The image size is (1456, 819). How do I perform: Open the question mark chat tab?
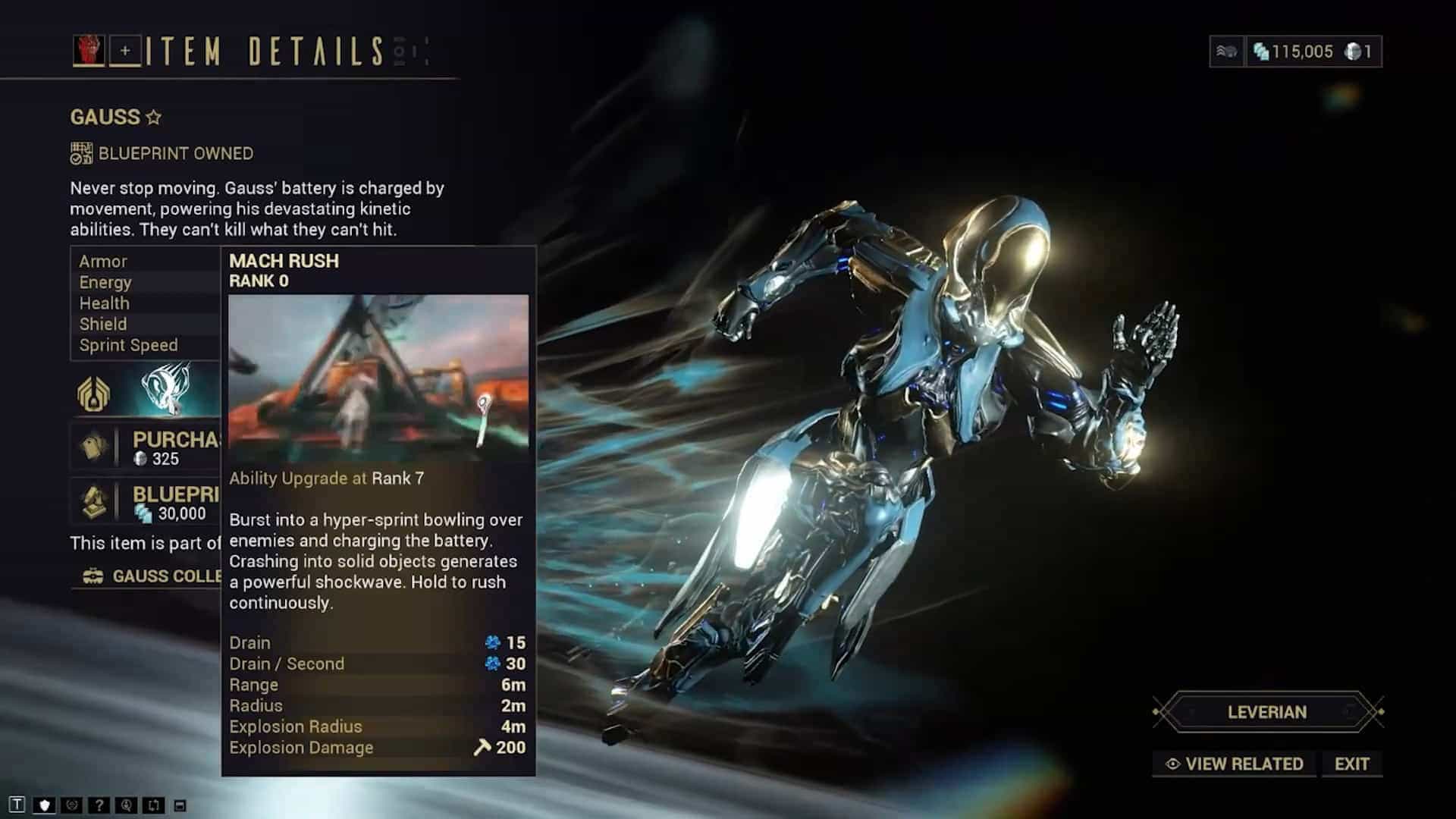point(99,805)
